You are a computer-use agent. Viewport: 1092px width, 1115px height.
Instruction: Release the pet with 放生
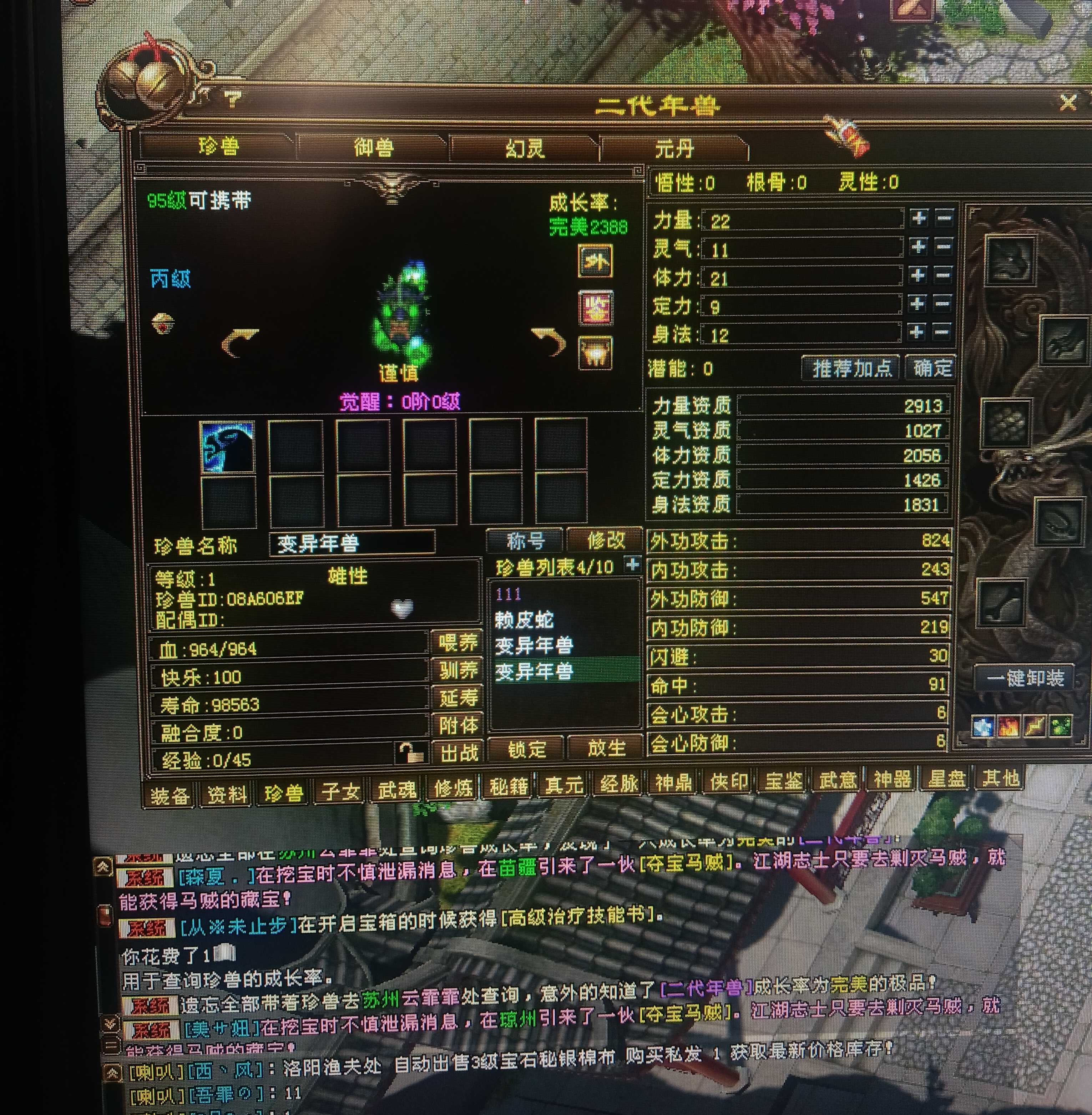[606, 748]
